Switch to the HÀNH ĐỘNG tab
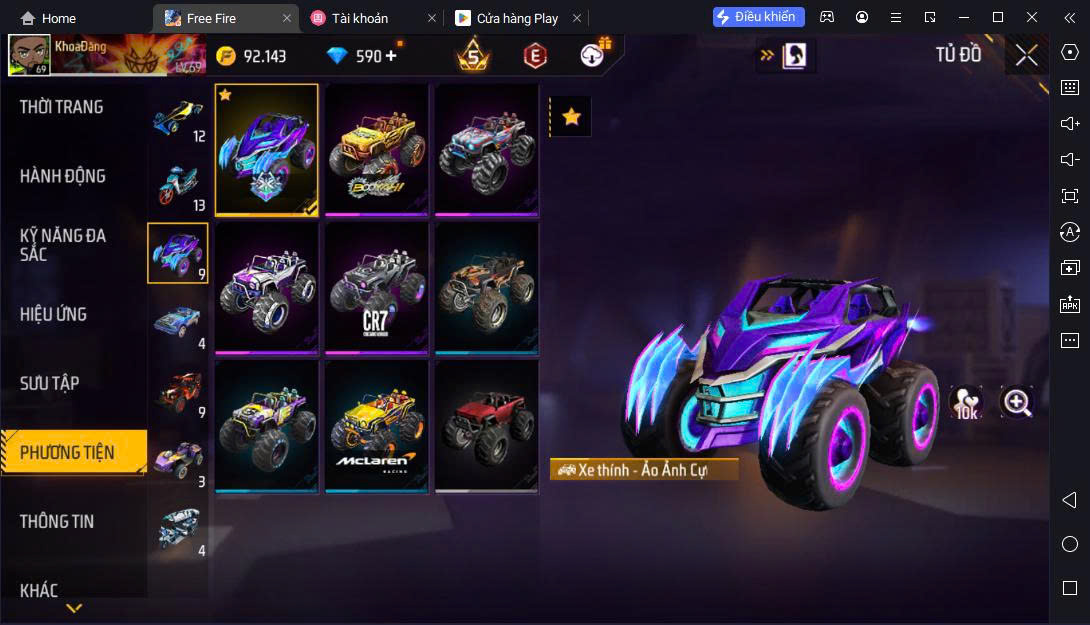Screen dimensions: 1090x625 coord(63,176)
